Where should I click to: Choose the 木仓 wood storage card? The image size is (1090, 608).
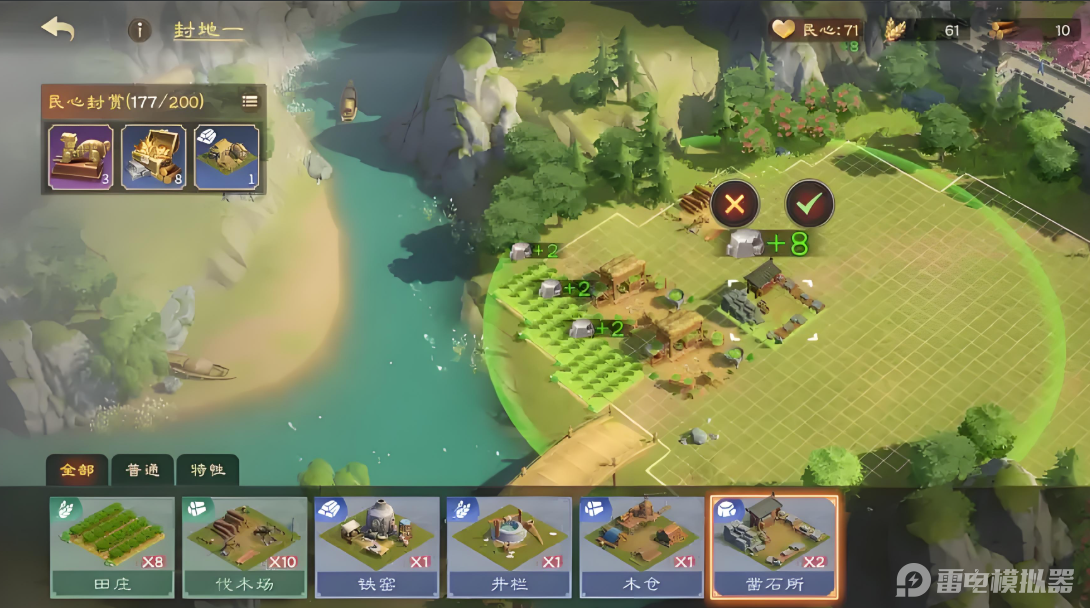click(642, 547)
